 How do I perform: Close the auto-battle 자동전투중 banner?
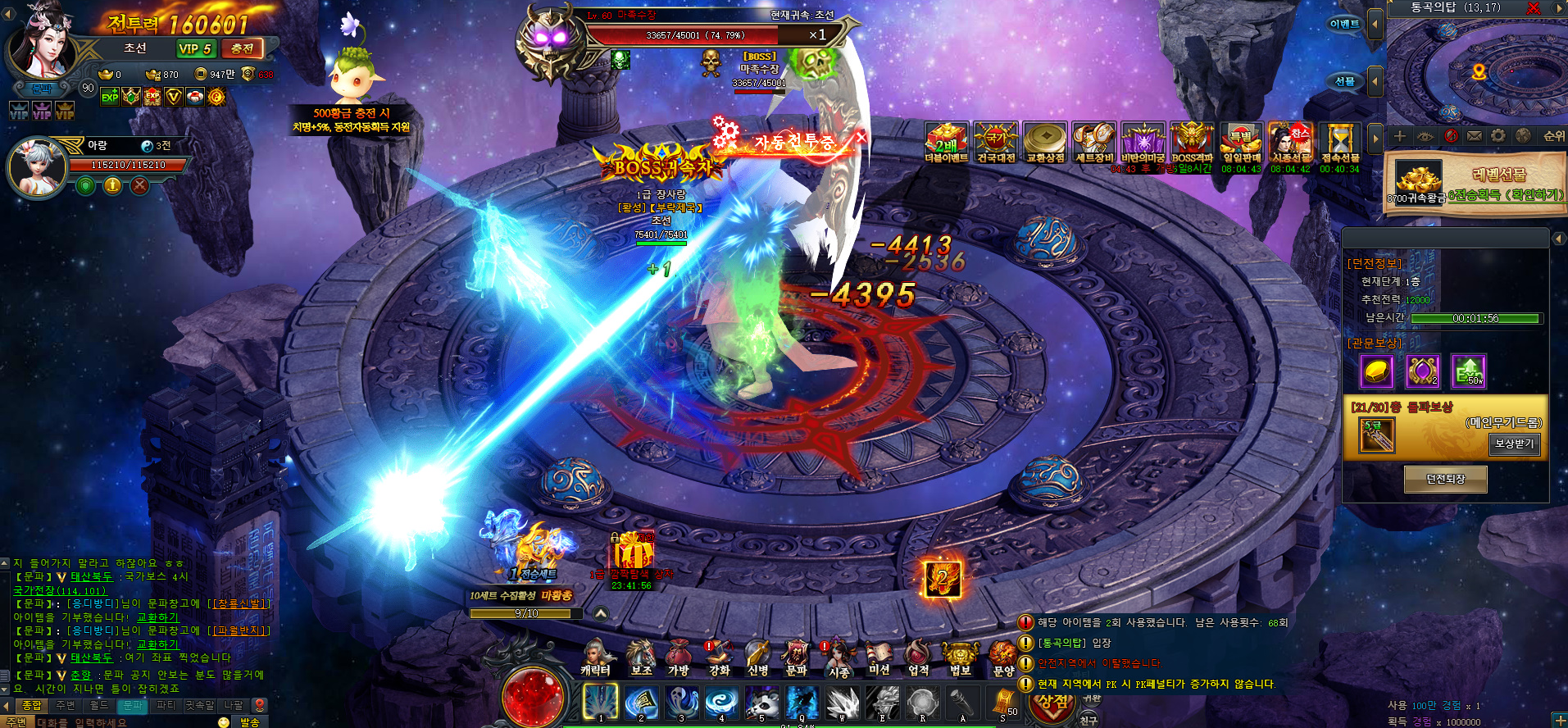861,137
